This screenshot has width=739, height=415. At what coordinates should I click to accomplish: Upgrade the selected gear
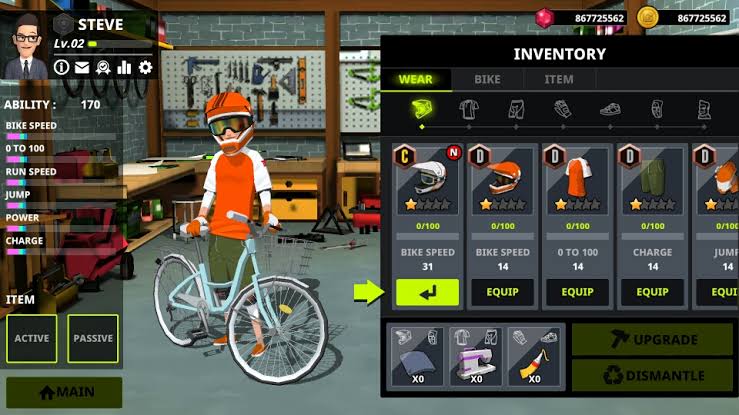(x=652, y=340)
